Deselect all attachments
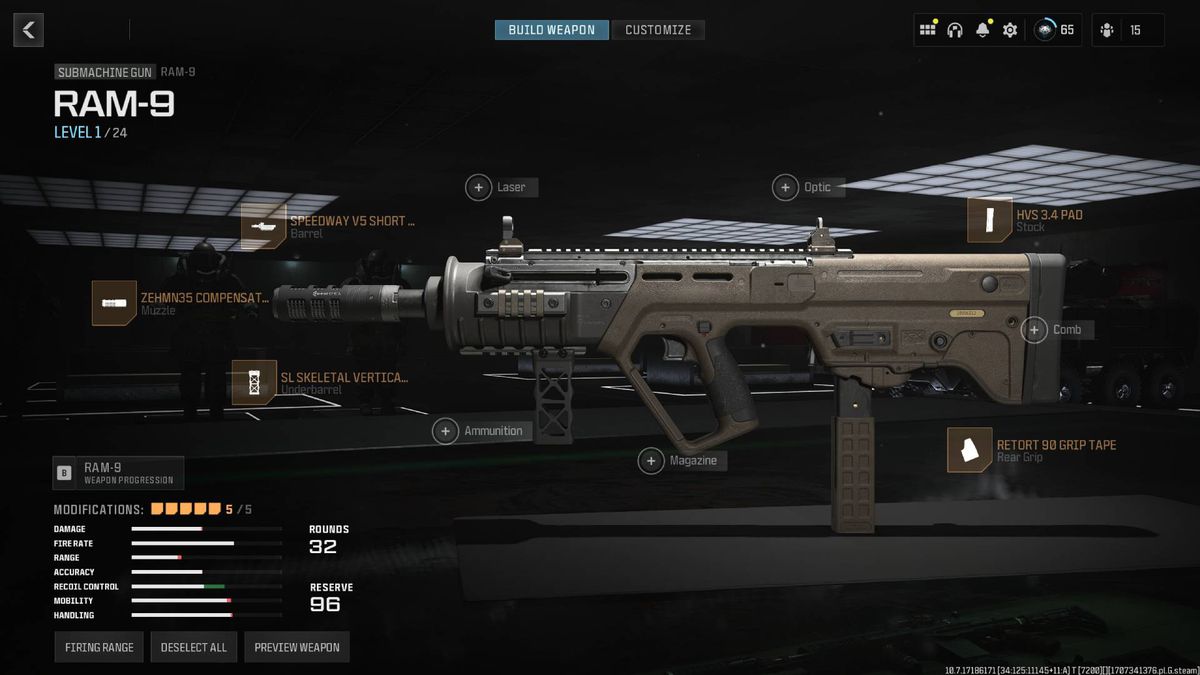 click(x=194, y=647)
